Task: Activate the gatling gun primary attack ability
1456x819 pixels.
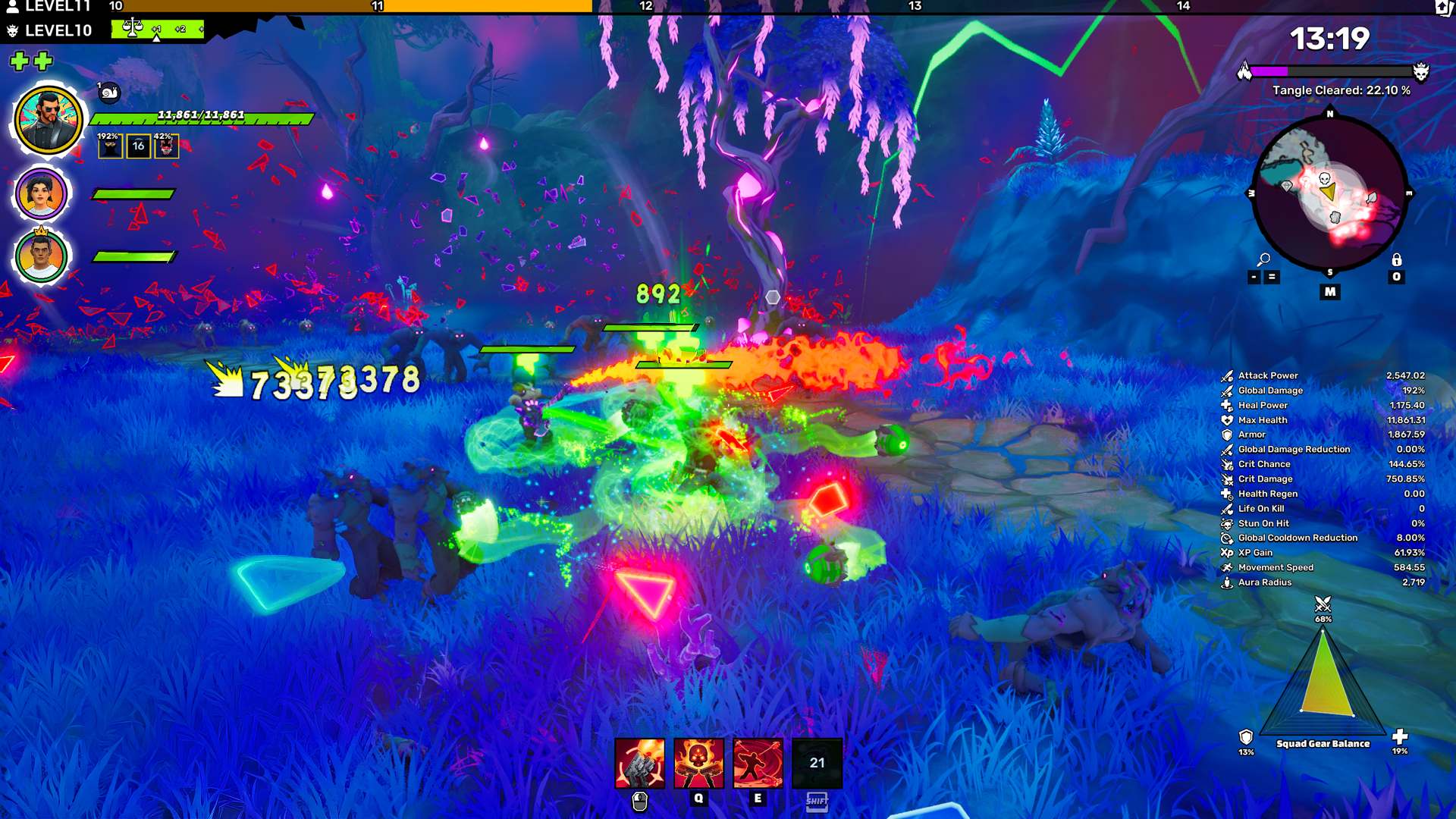Action: (x=639, y=763)
